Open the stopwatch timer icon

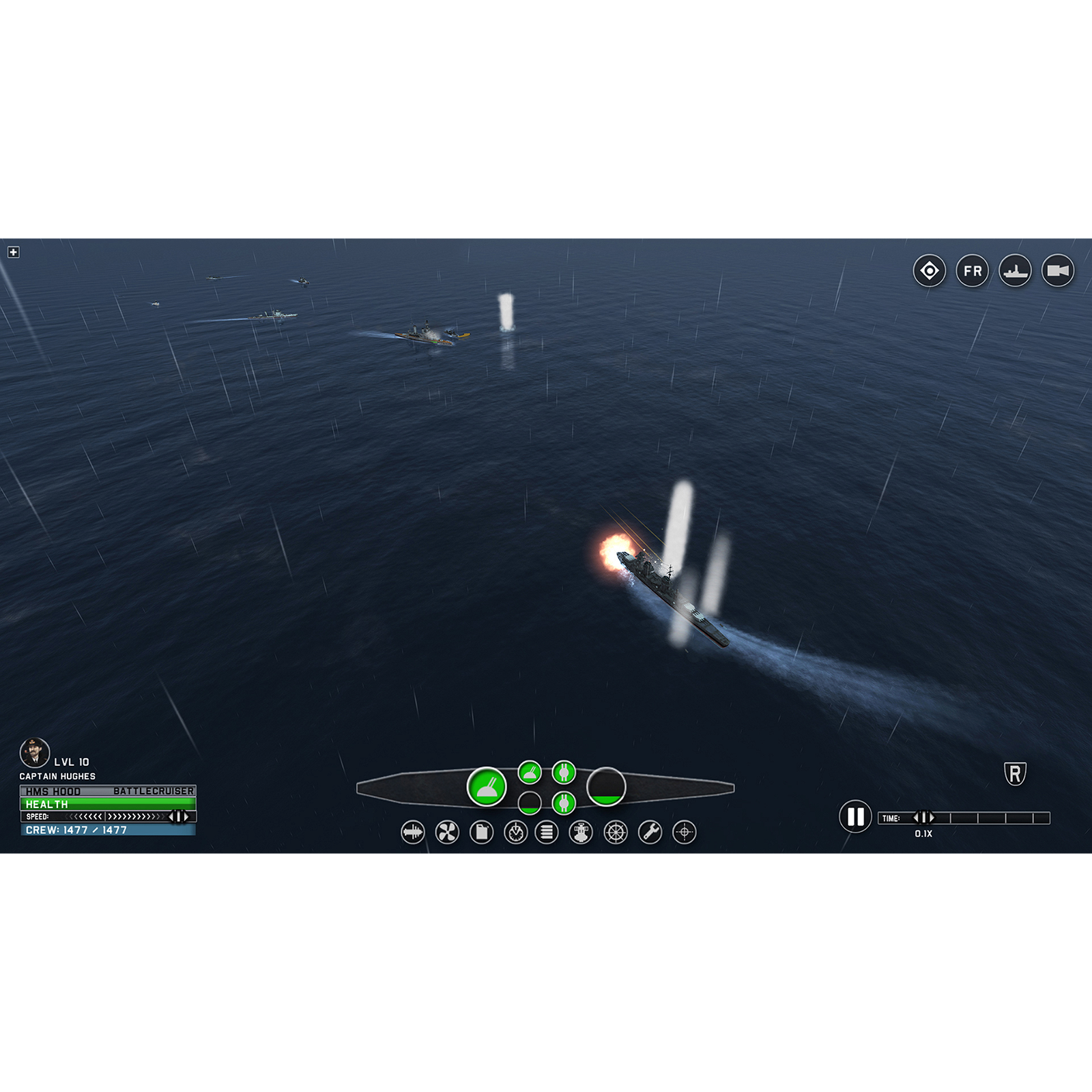515,833
